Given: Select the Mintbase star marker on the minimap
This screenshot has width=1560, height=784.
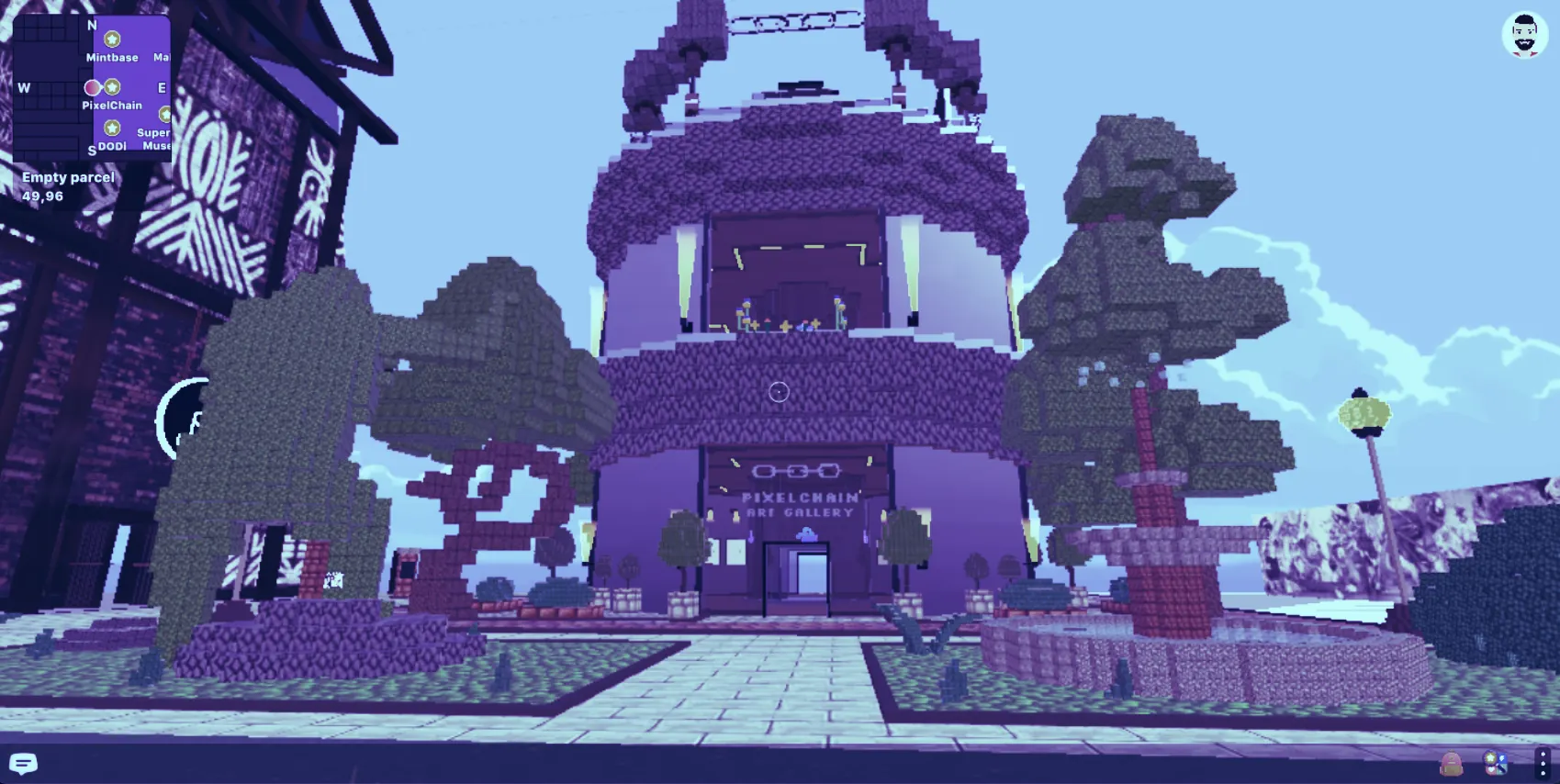Looking at the screenshot, I should [x=112, y=39].
